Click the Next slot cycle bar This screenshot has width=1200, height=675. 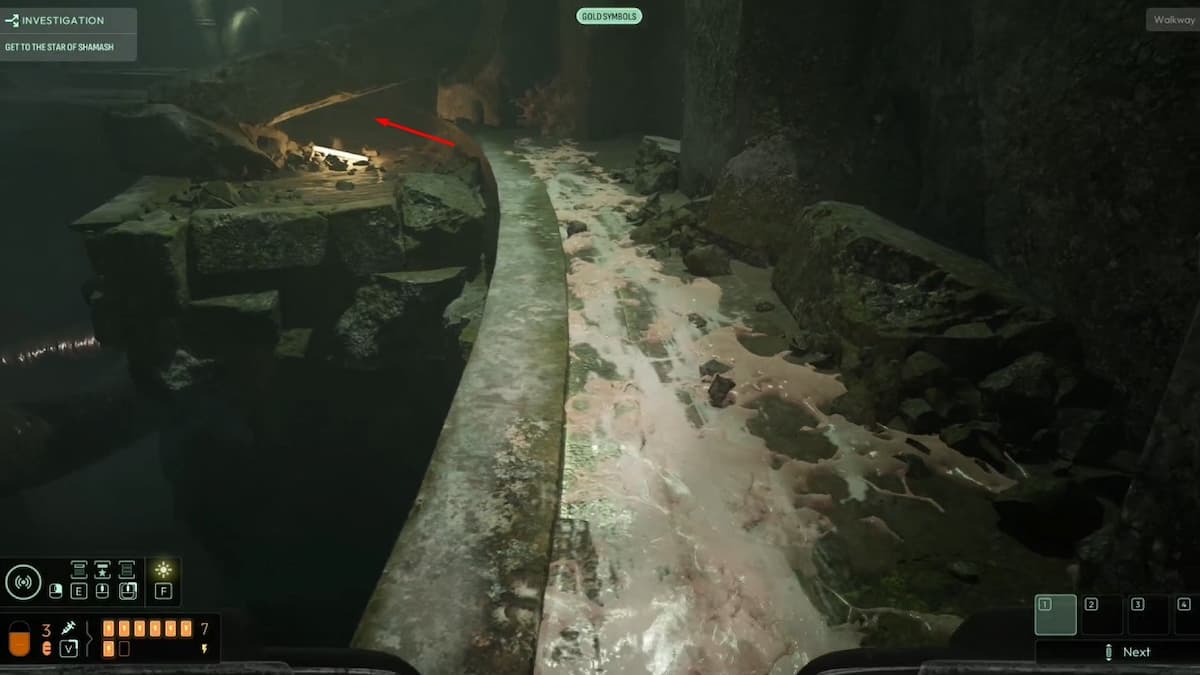1125,652
